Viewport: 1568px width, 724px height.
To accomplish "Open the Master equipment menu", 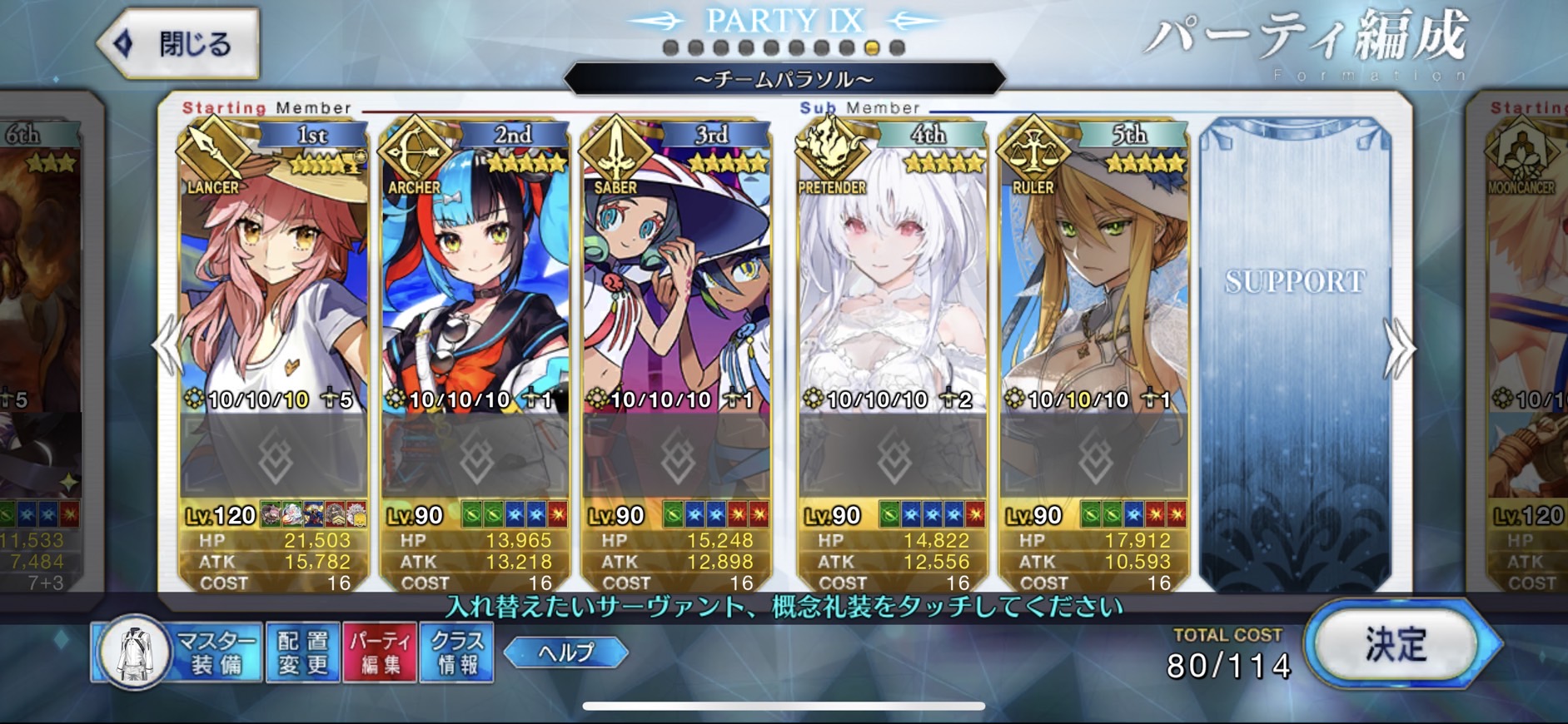I will point(177,652).
